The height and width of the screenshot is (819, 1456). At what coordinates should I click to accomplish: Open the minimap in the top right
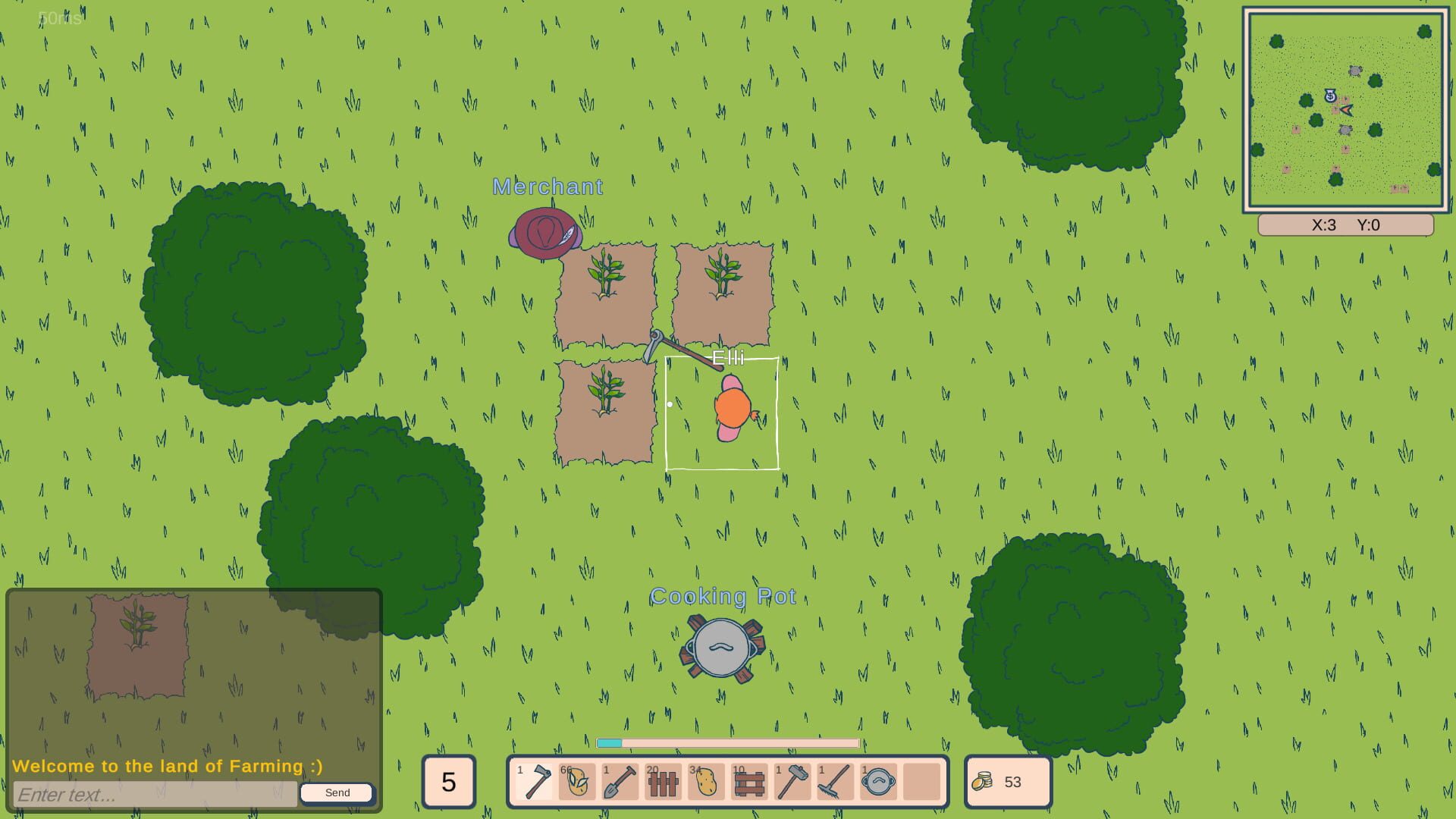click(x=1345, y=110)
